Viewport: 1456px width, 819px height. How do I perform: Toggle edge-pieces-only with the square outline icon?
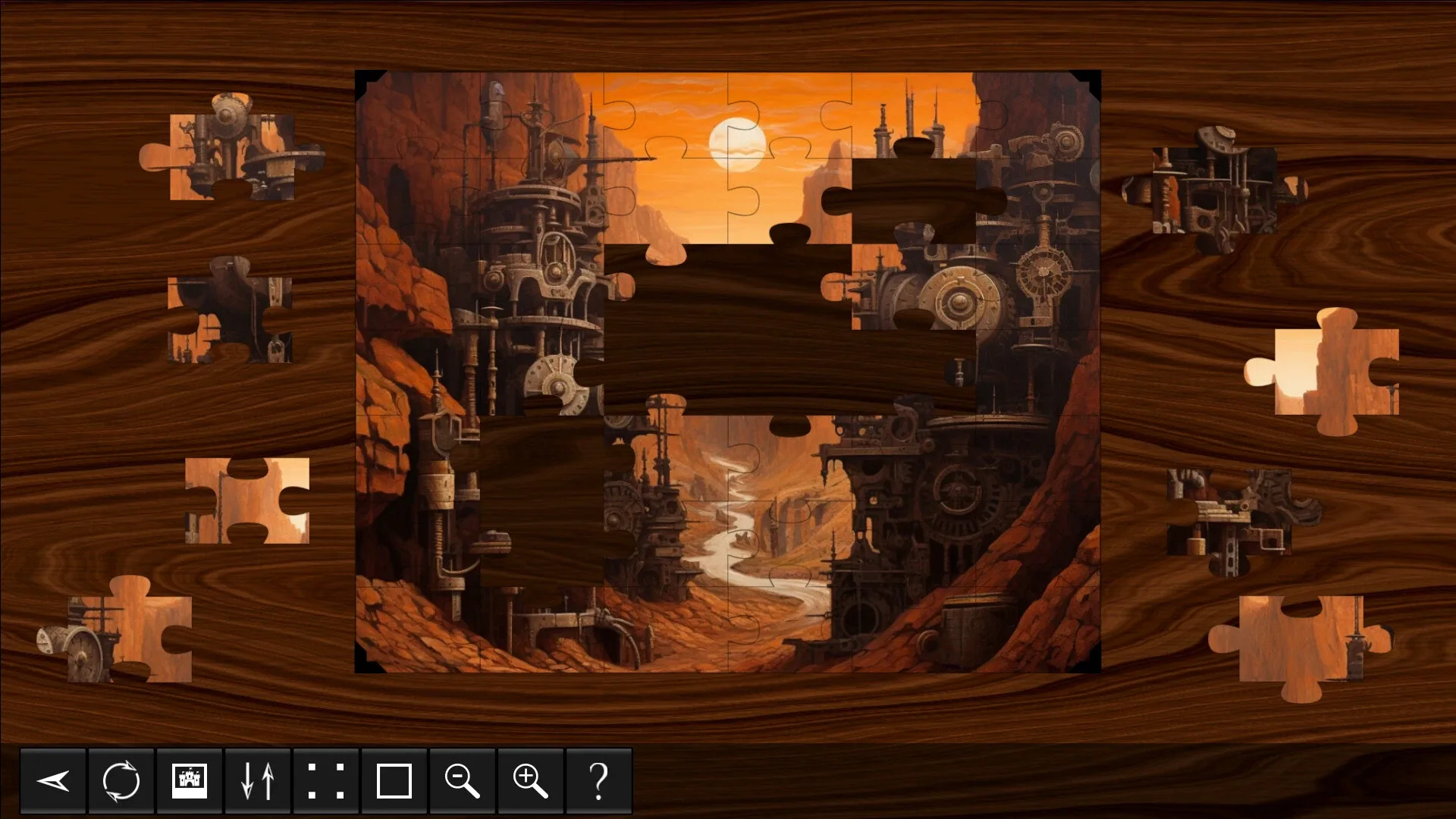(x=394, y=780)
